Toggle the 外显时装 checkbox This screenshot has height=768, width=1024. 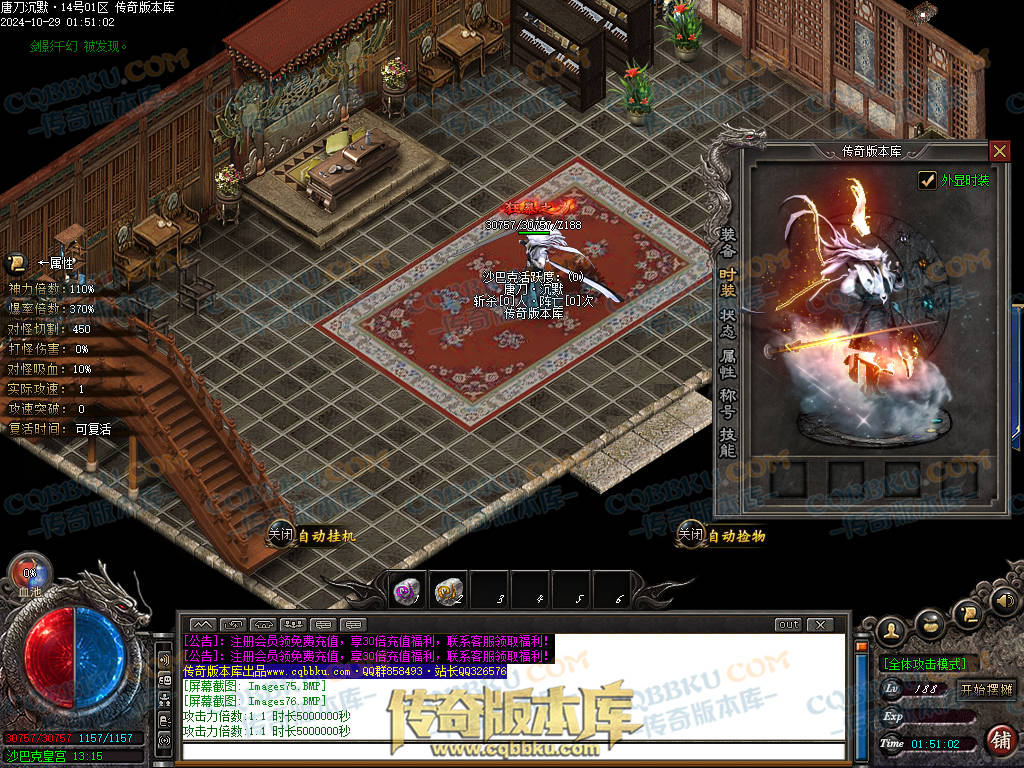(x=927, y=180)
